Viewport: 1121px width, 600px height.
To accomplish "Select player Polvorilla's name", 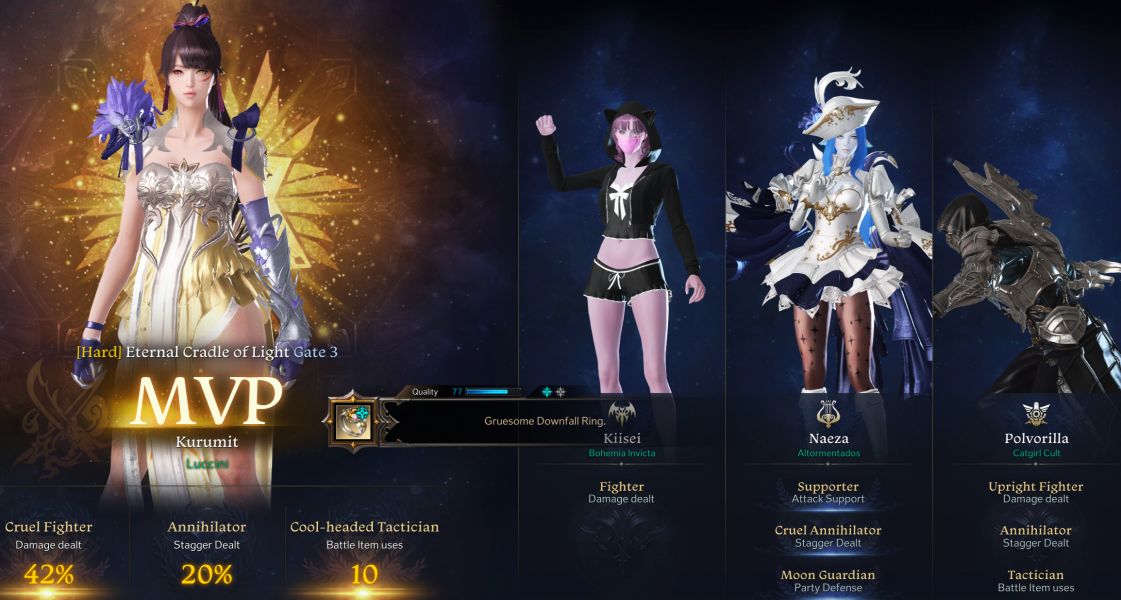I will point(1035,438).
